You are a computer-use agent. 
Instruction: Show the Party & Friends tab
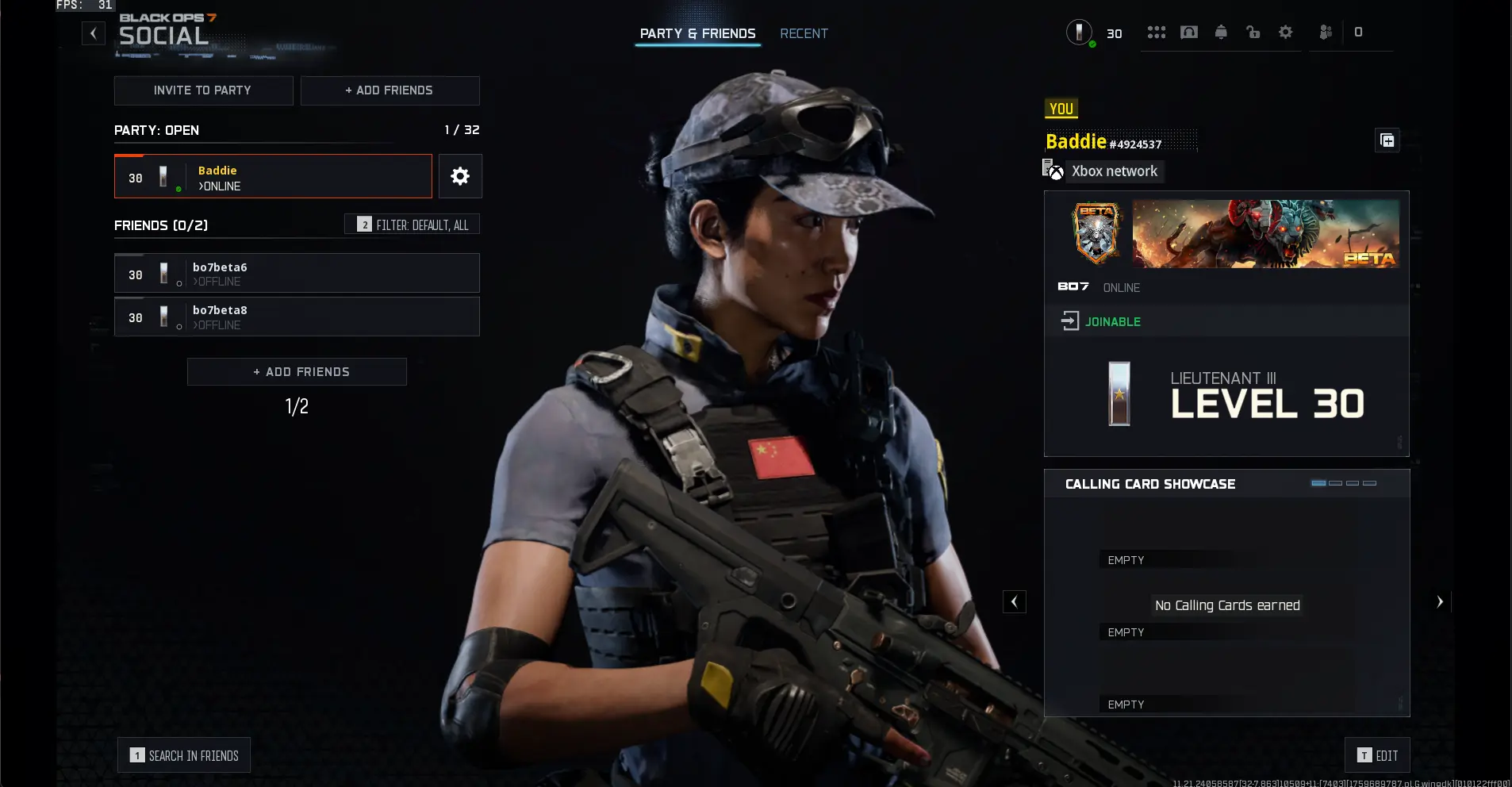[x=697, y=33]
